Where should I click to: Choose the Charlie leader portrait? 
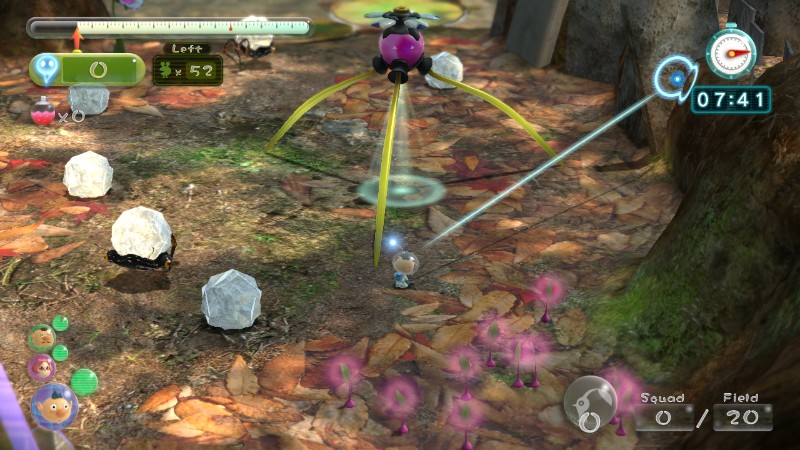pos(41,338)
